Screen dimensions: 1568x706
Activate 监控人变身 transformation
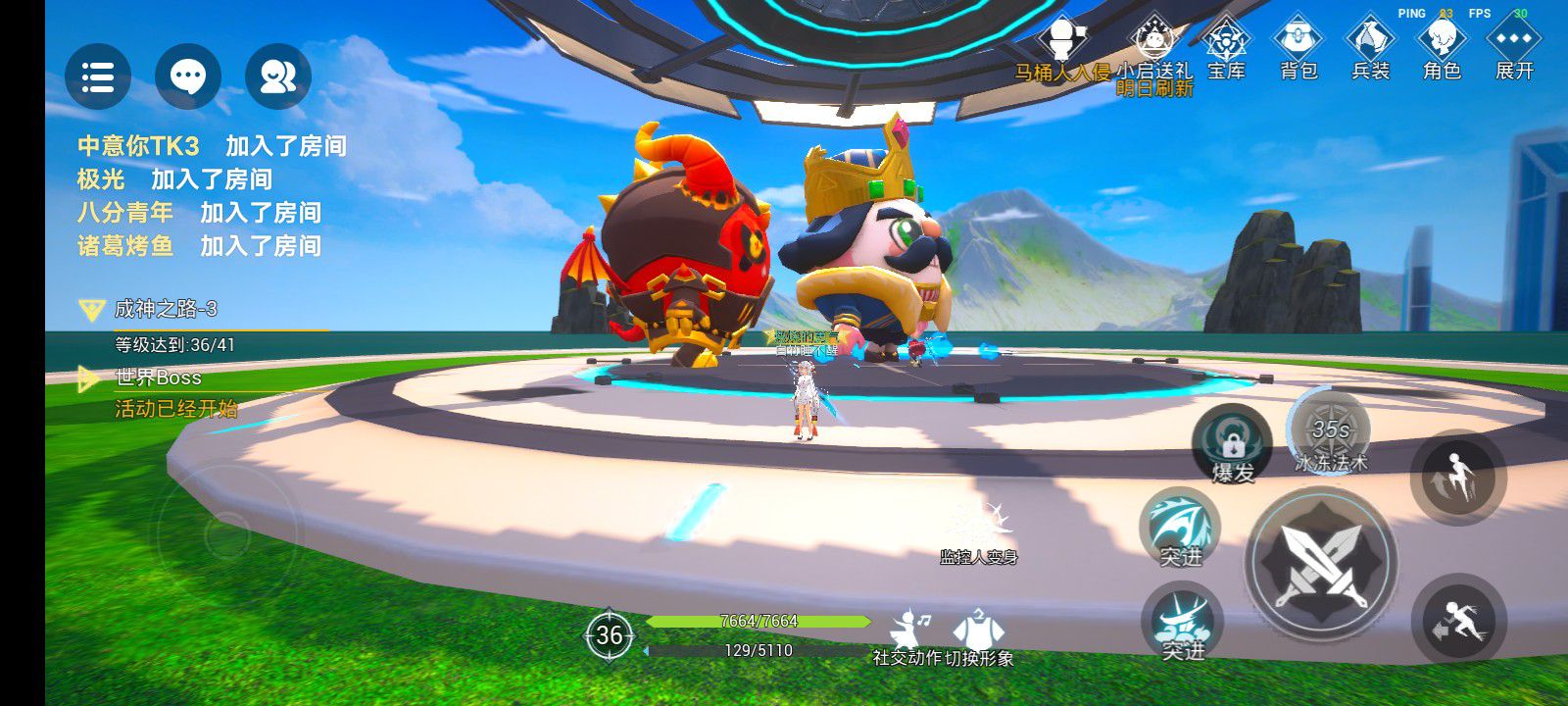[978, 529]
